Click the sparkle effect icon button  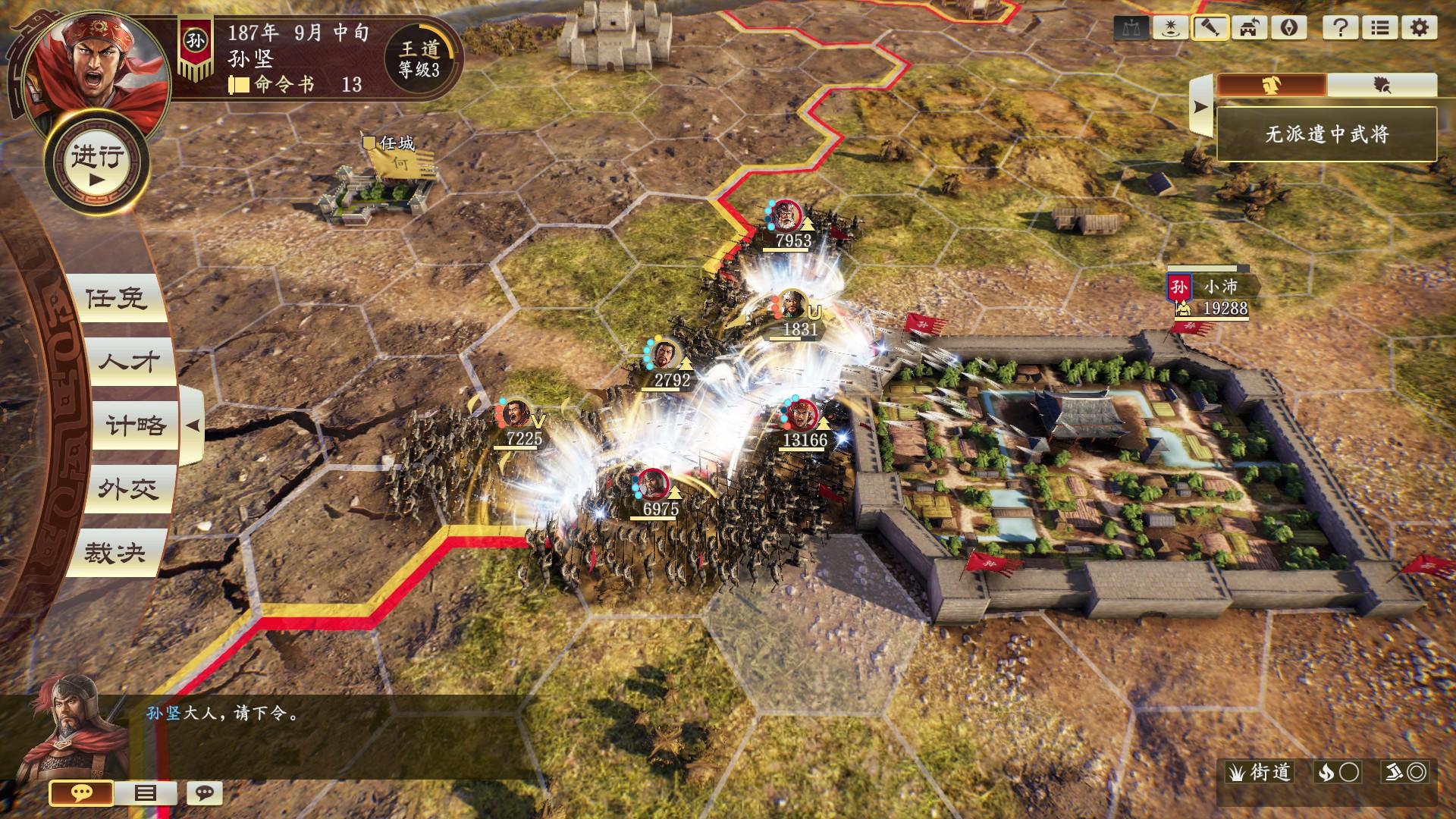tap(1170, 28)
